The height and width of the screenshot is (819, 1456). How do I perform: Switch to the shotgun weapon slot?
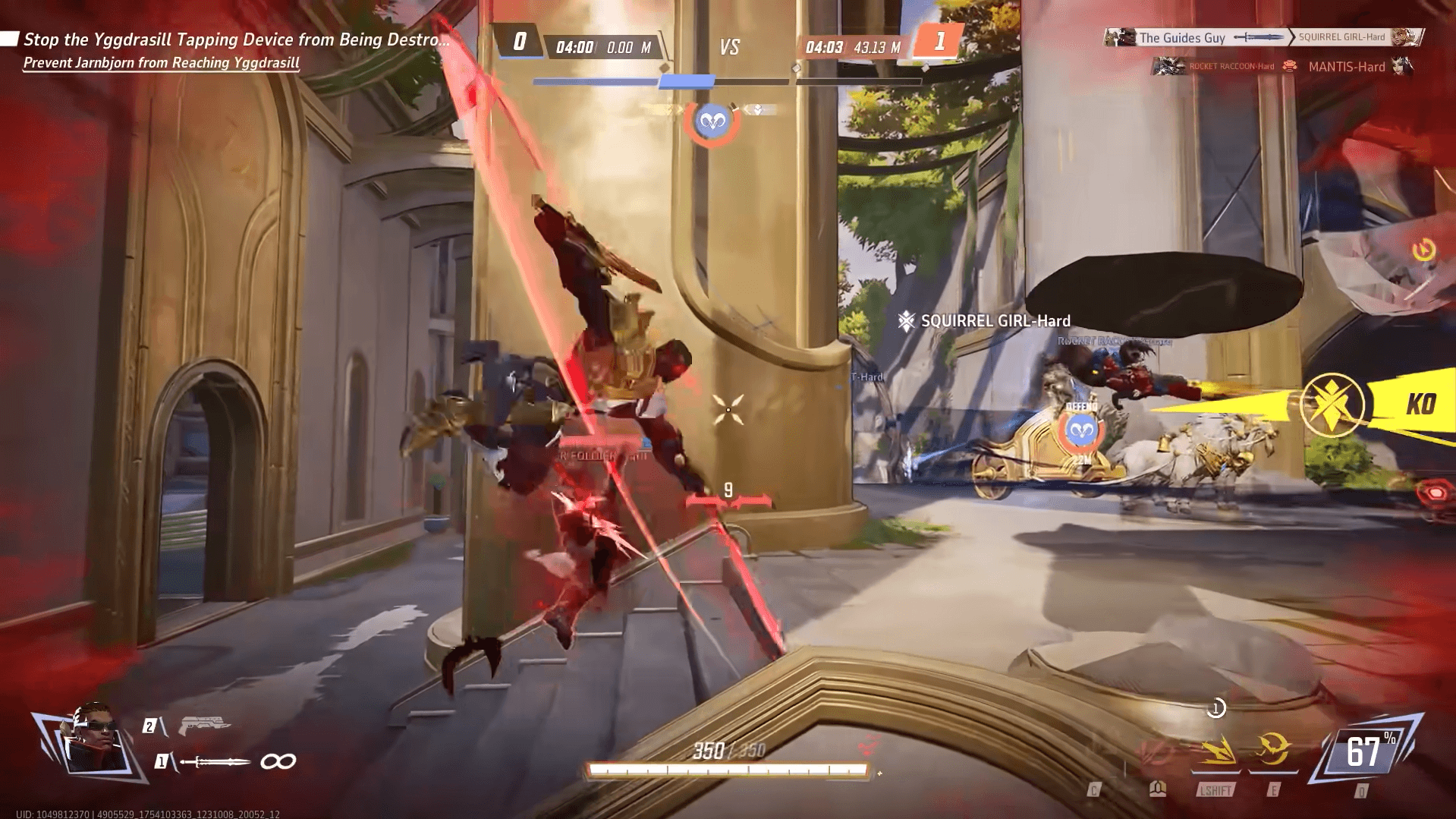[203, 726]
